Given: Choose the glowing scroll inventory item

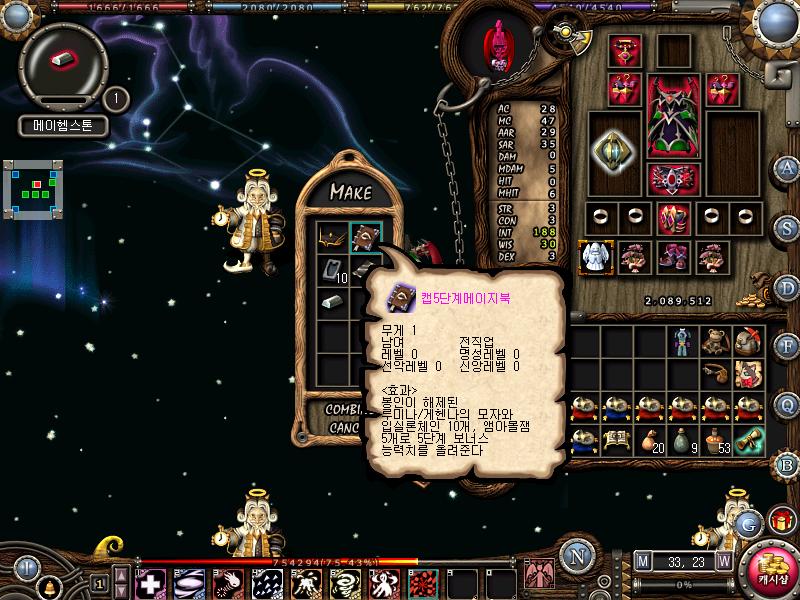Looking at the screenshot, I should coord(749,439).
